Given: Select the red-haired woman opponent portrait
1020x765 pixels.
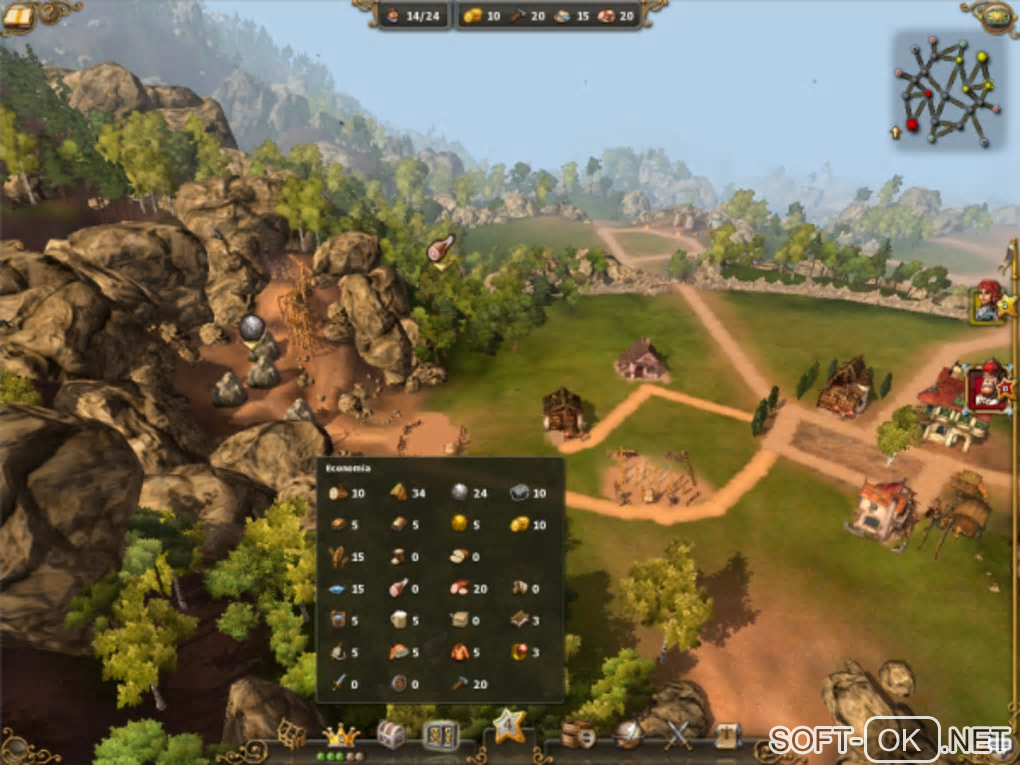Looking at the screenshot, I should click(x=989, y=301).
